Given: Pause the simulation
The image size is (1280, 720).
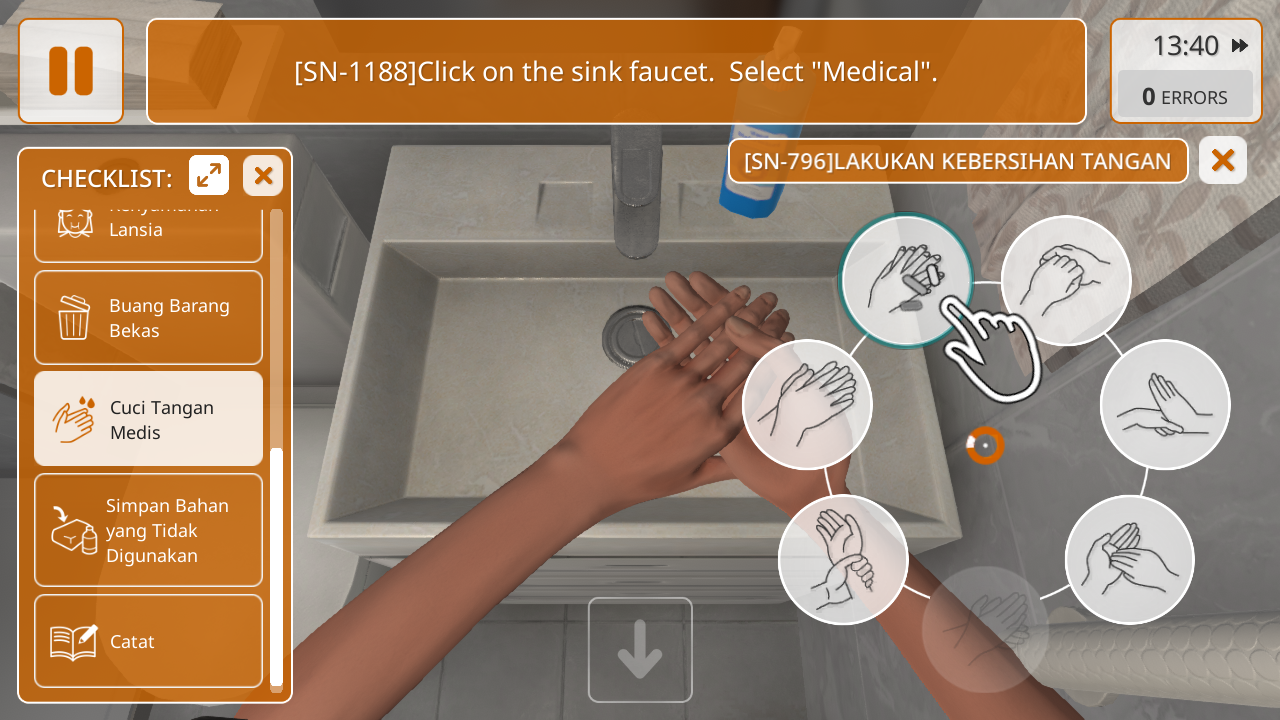Looking at the screenshot, I should pyautogui.click(x=71, y=71).
